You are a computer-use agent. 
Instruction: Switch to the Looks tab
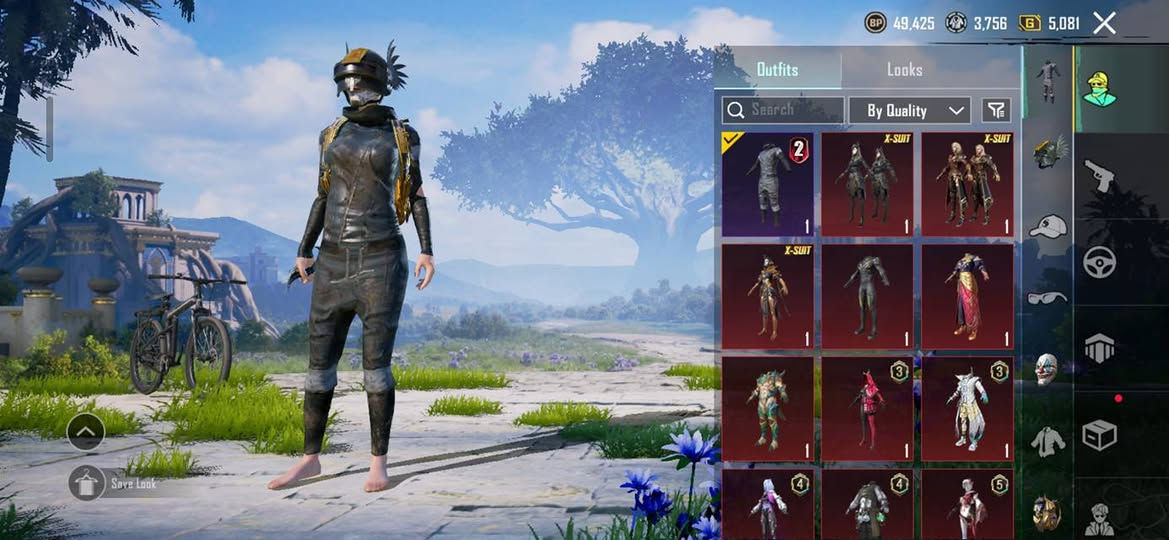coord(904,70)
